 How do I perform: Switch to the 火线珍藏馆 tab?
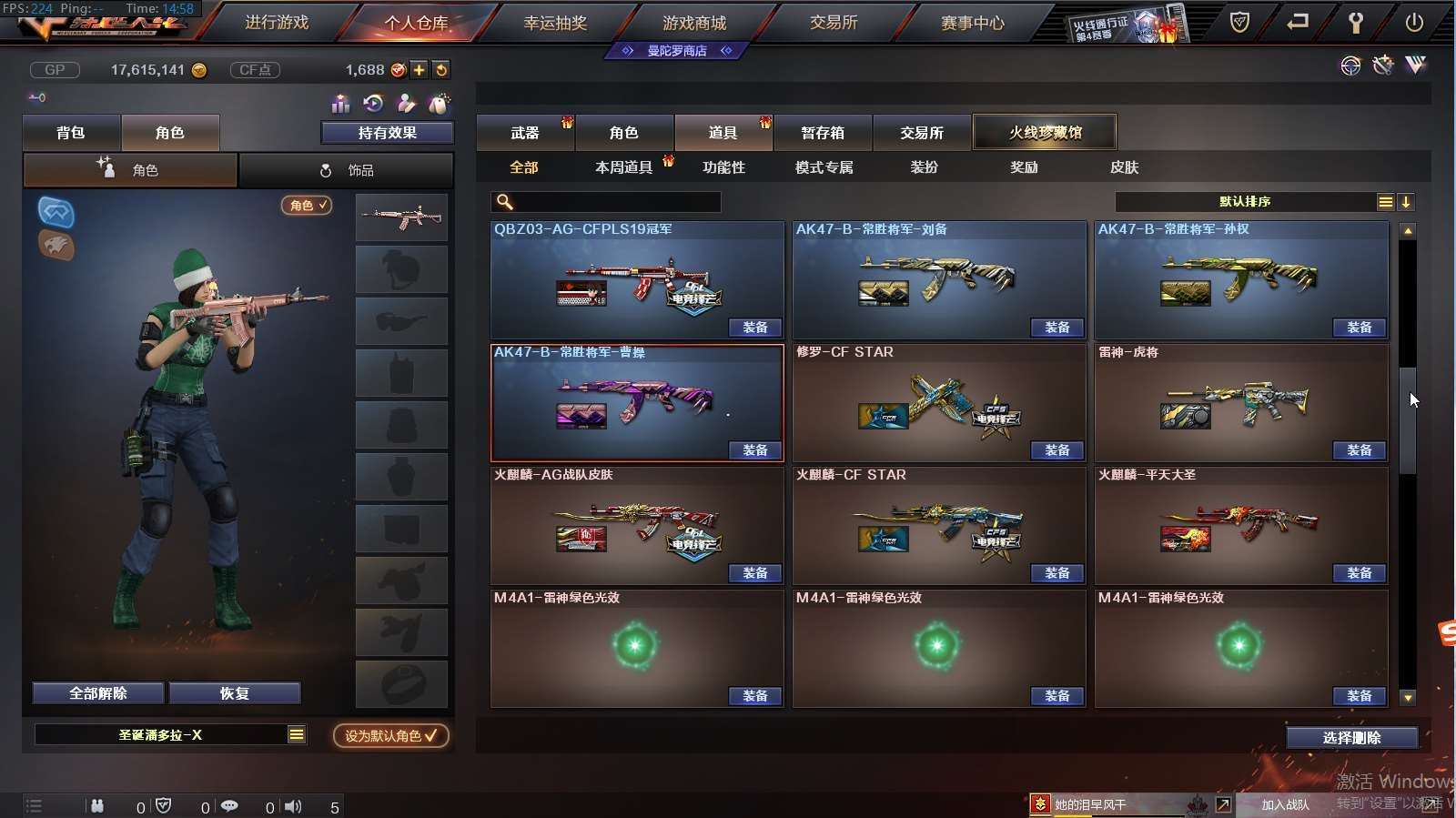[1045, 131]
